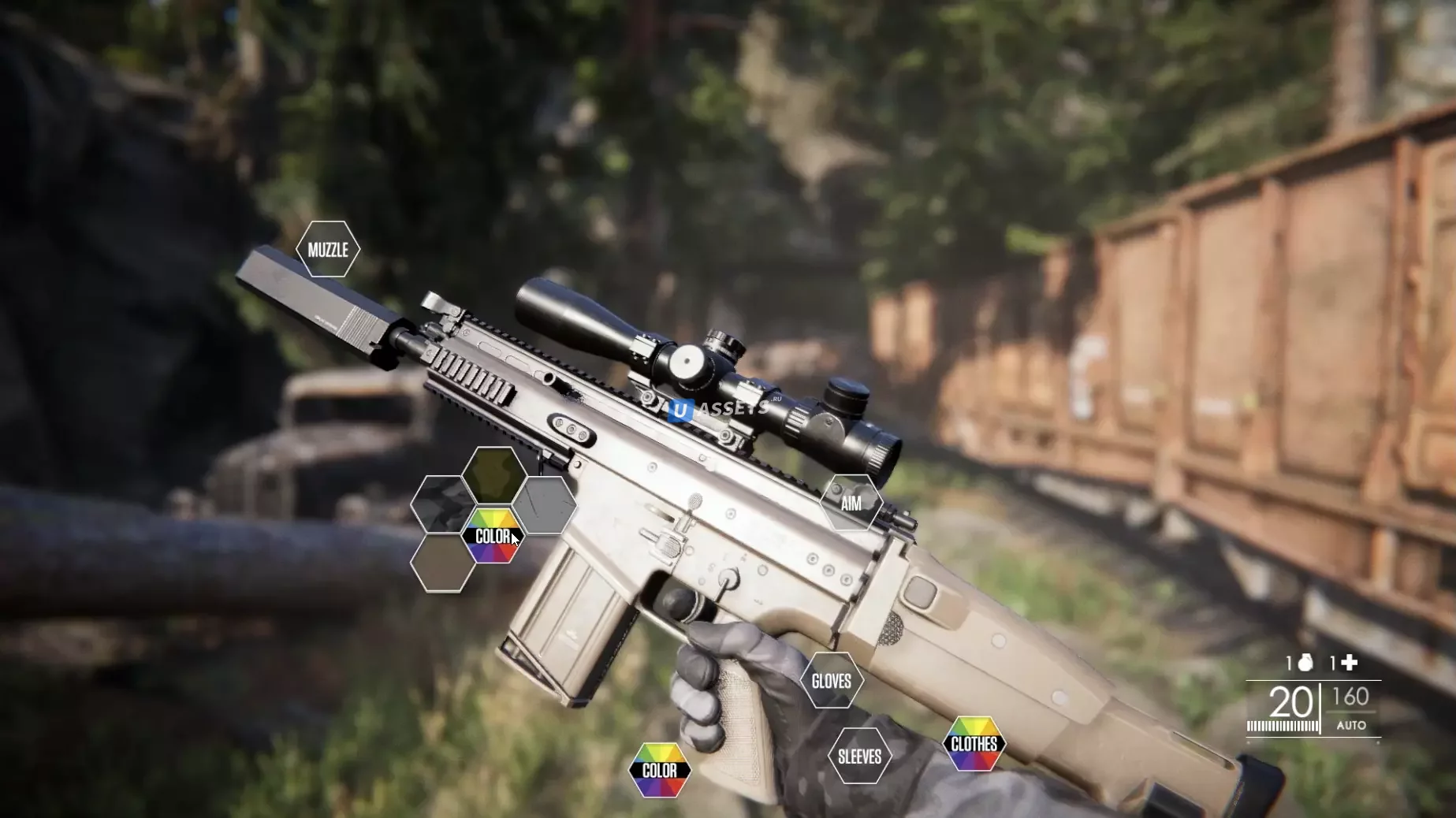This screenshot has height=818, width=1456.
Task: Select the AIM scope hexagon
Action: pyautogui.click(x=851, y=503)
